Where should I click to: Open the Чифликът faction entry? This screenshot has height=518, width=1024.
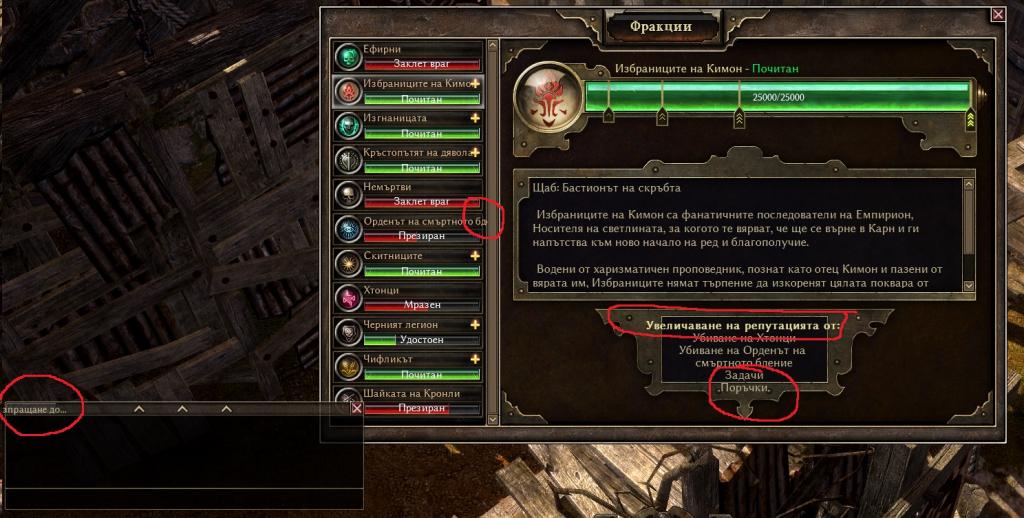[x=408, y=367]
